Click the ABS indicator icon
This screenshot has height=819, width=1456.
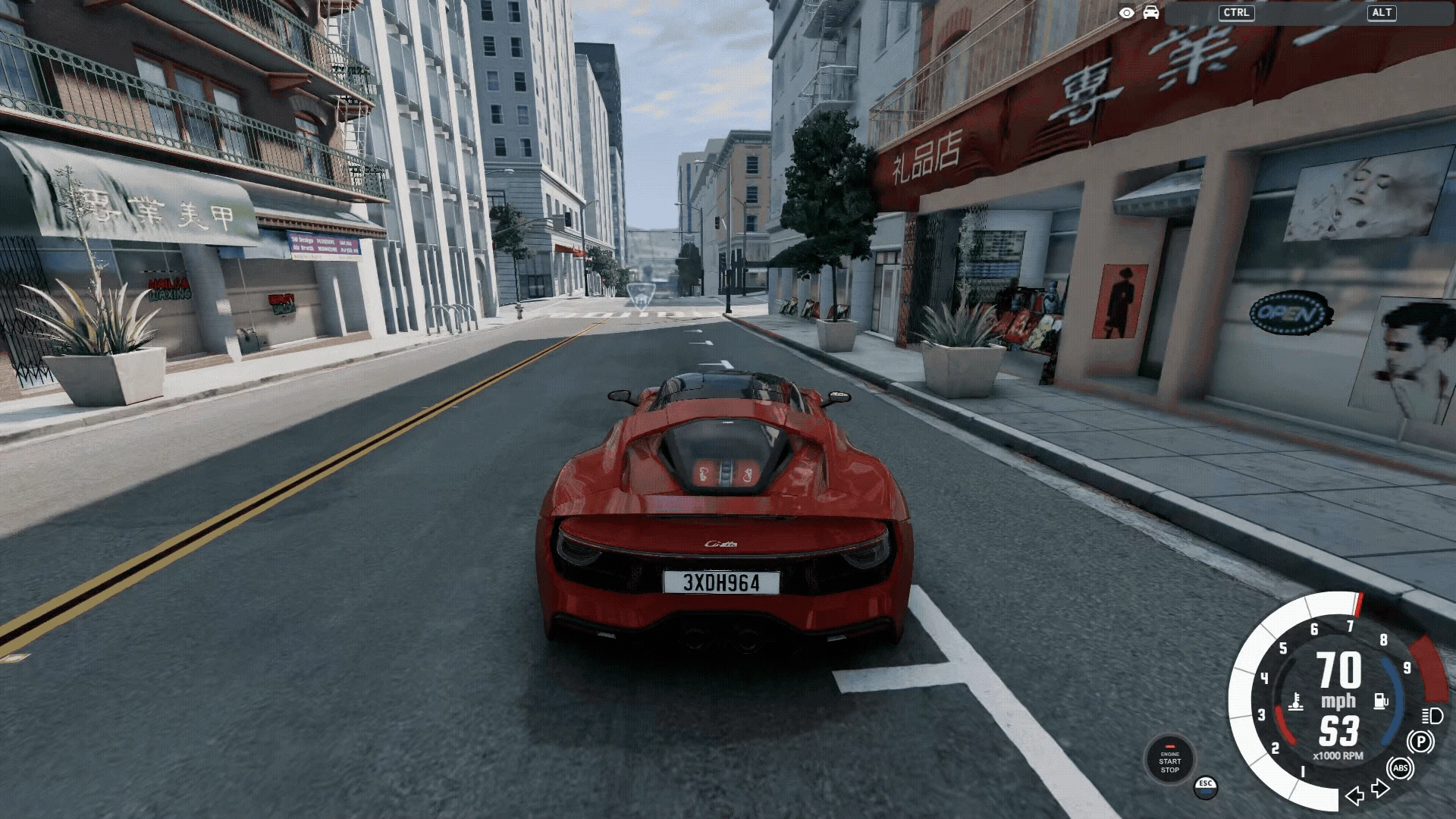pos(1400,768)
